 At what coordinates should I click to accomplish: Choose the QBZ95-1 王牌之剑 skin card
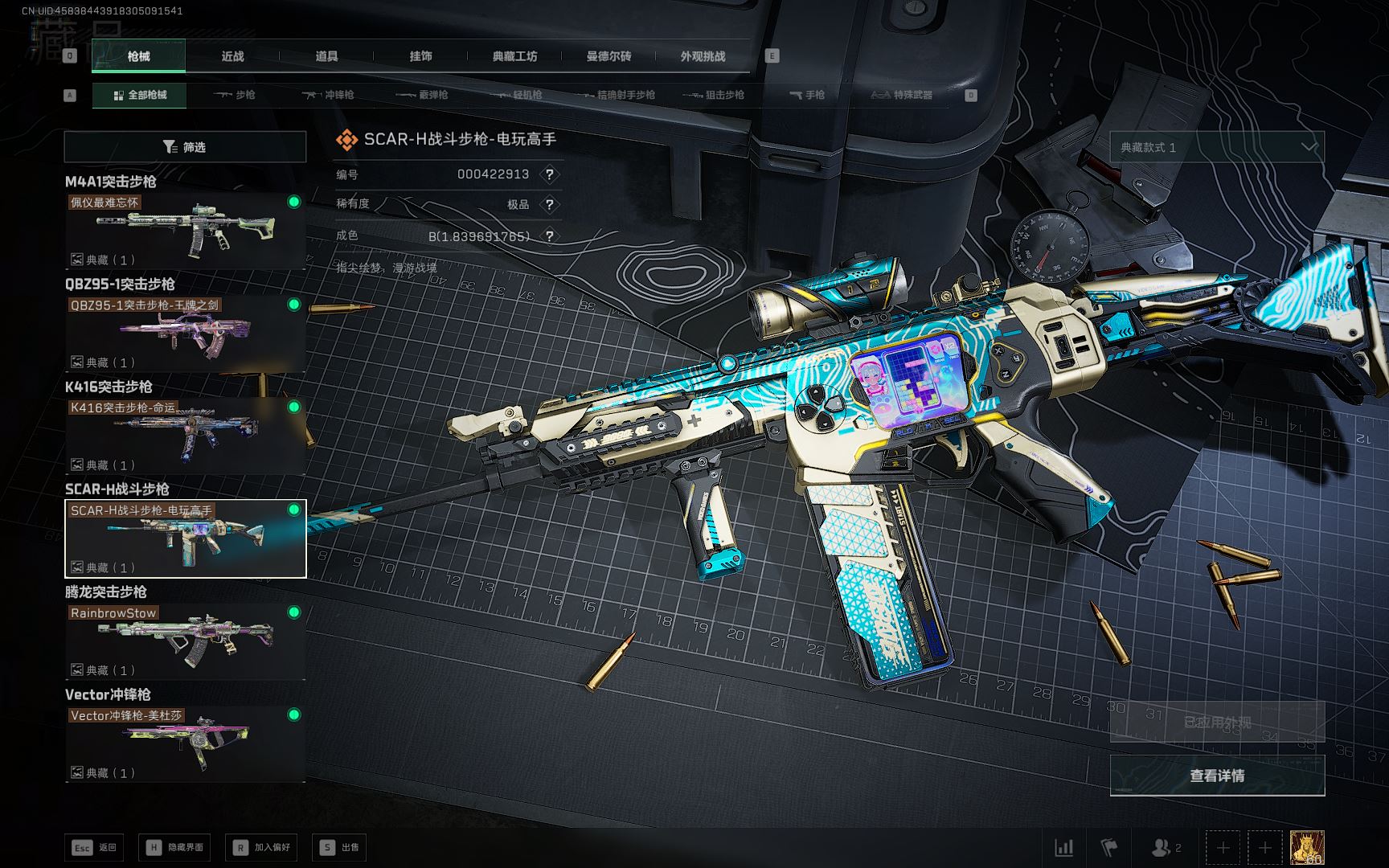(185, 333)
